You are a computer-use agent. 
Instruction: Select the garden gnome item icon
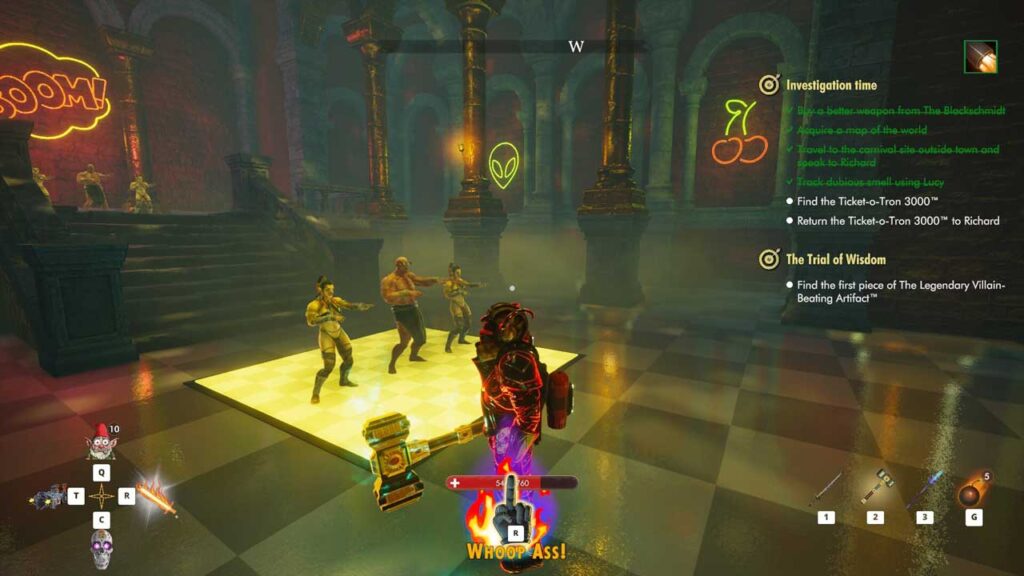tap(100, 441)
